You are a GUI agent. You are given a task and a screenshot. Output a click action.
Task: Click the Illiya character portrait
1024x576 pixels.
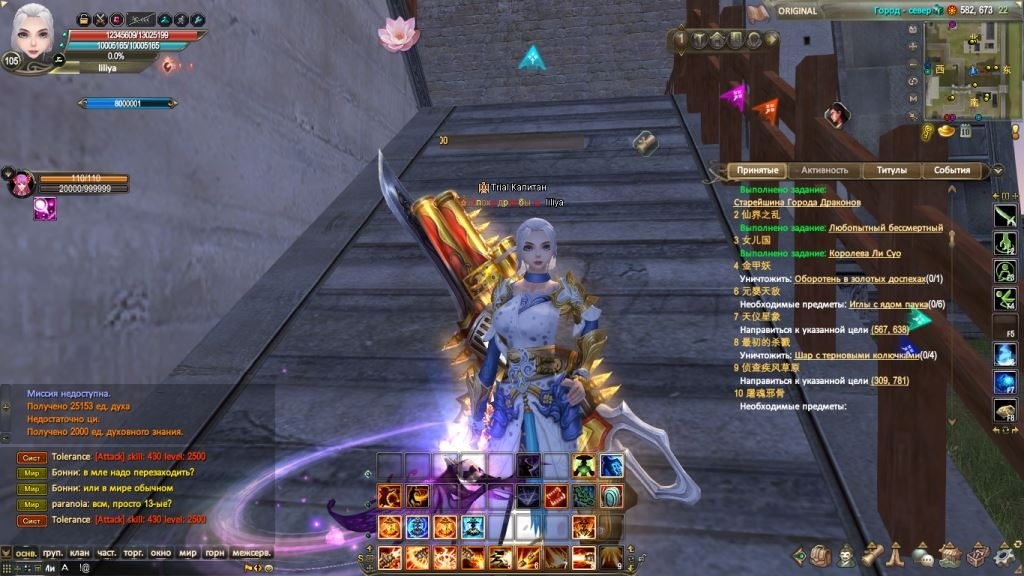click(x=35, y=35)
